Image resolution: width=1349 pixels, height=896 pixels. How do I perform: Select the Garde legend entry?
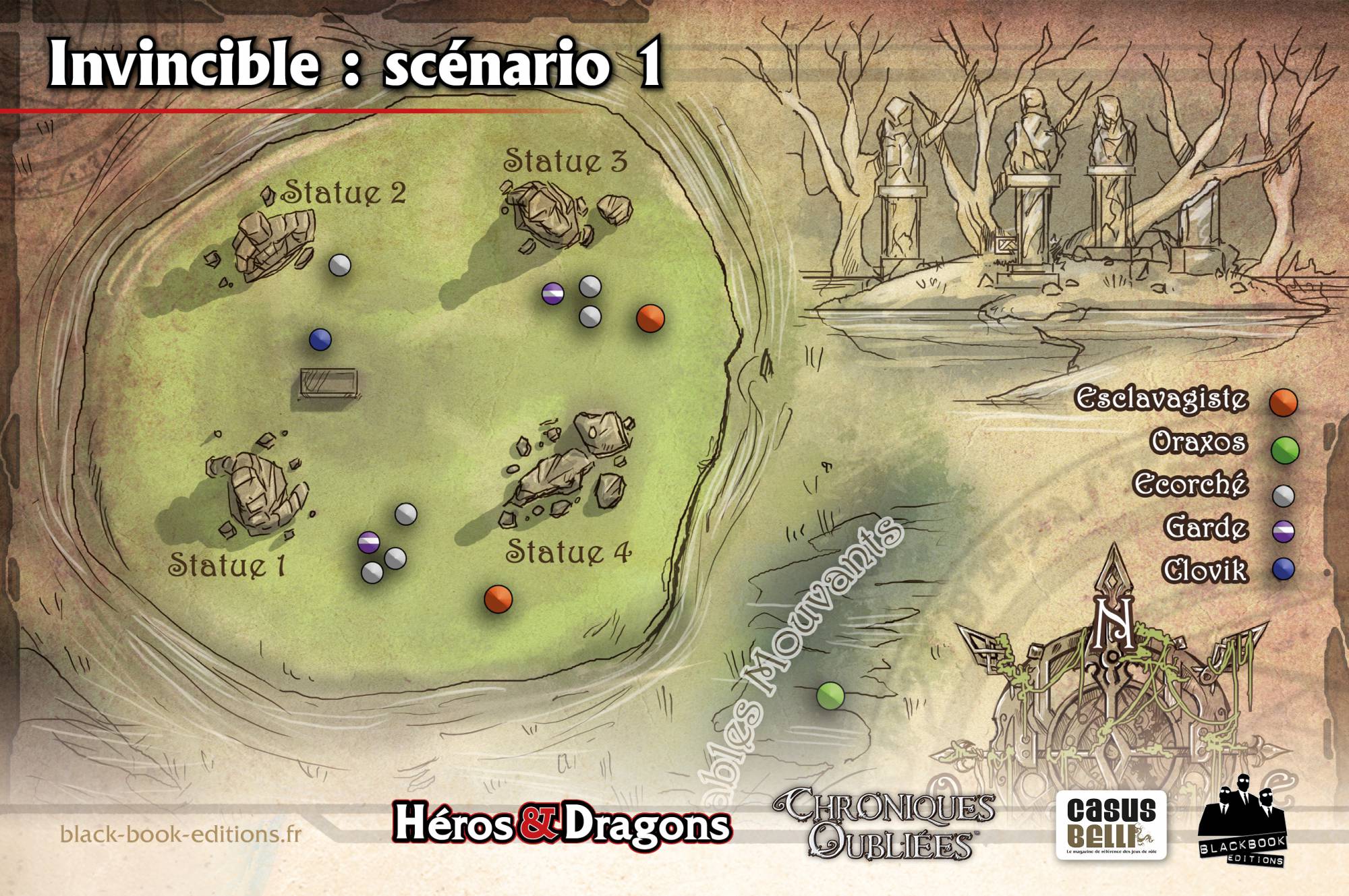coord(1205,527)
